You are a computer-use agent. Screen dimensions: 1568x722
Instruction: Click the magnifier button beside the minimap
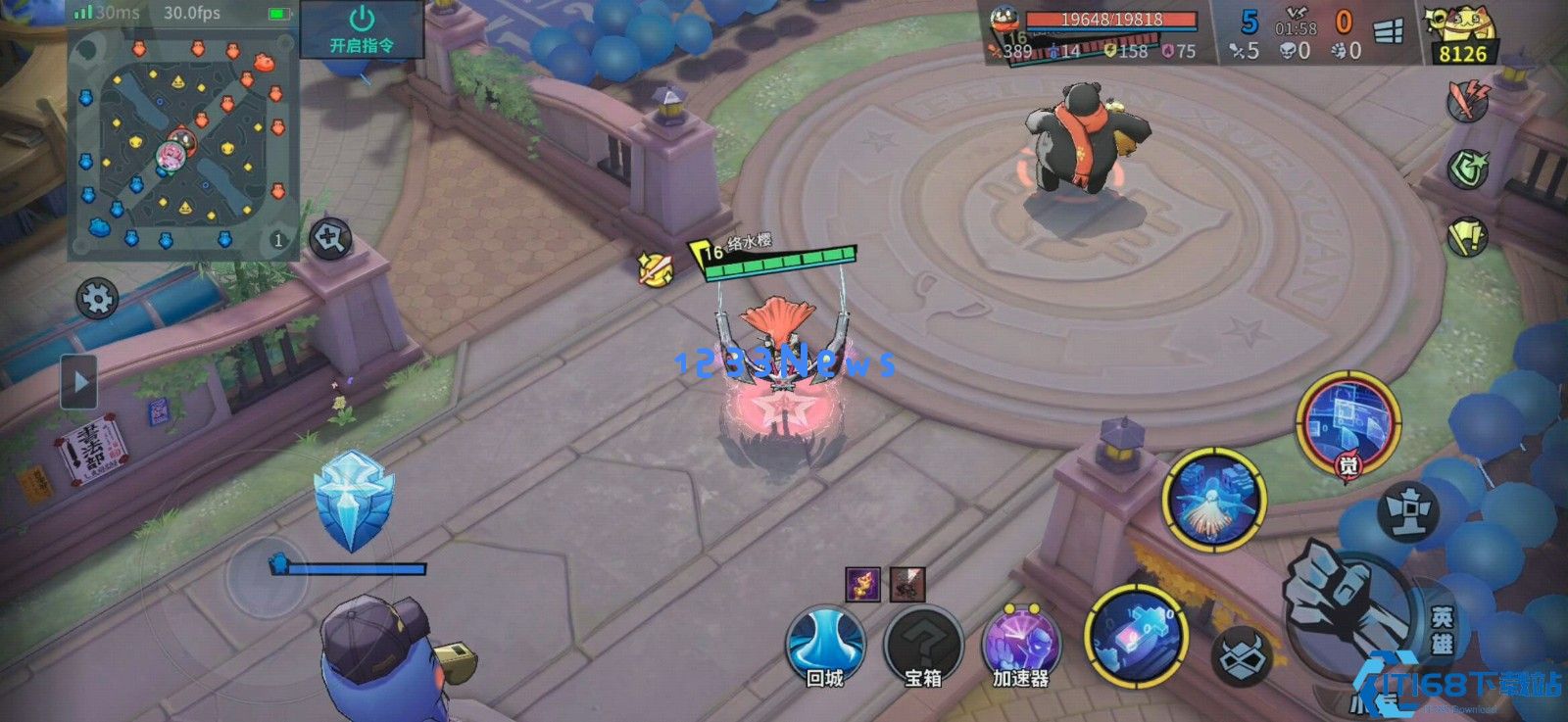(330, 238)
